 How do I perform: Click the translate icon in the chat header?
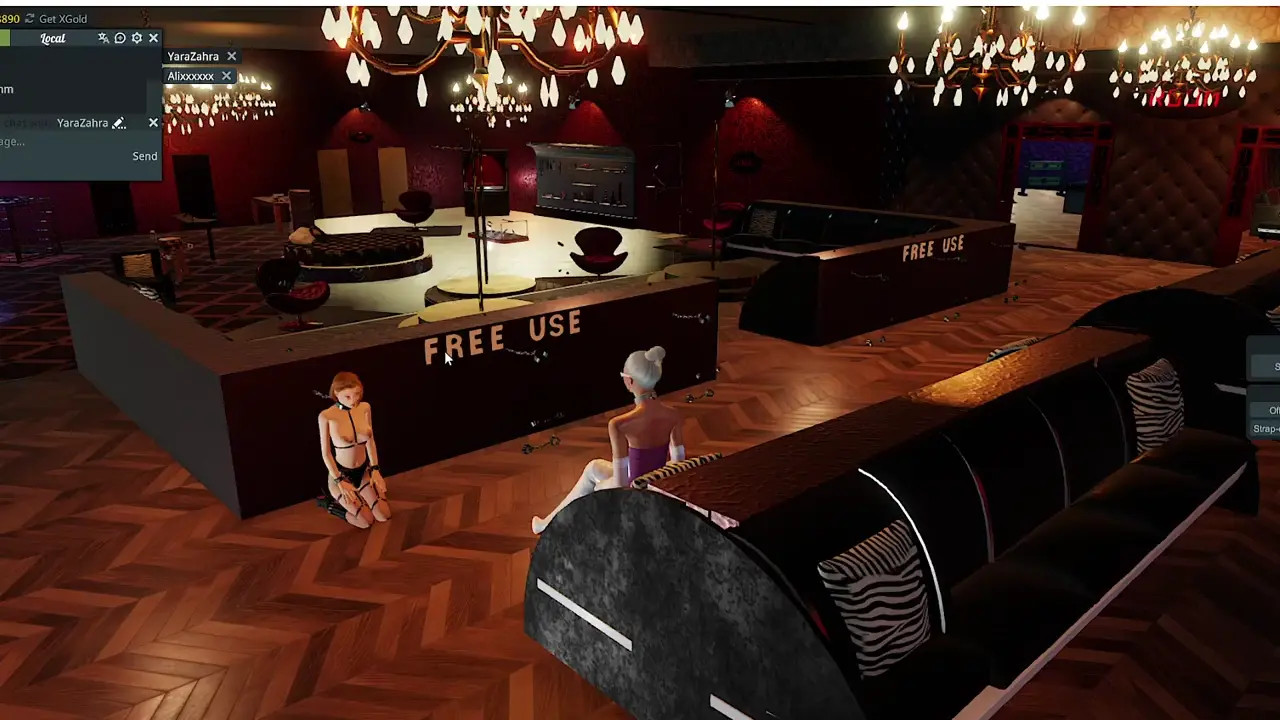103,38
